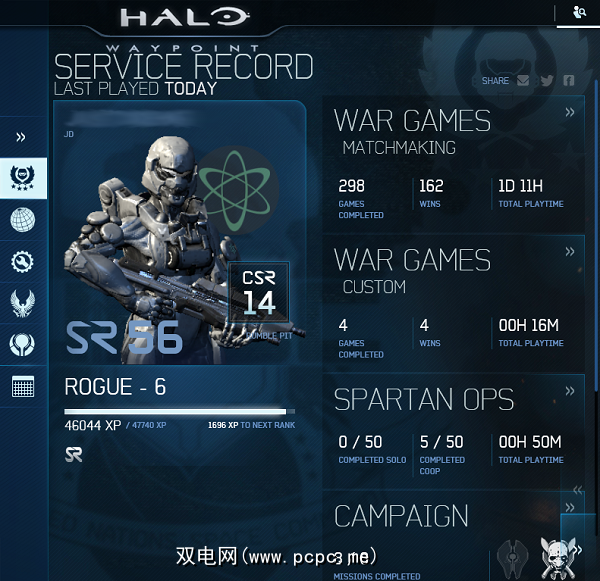Open the globe icon section
This screenshot has width=600, height=581.
pyautogui.click(x=23, y=220)
